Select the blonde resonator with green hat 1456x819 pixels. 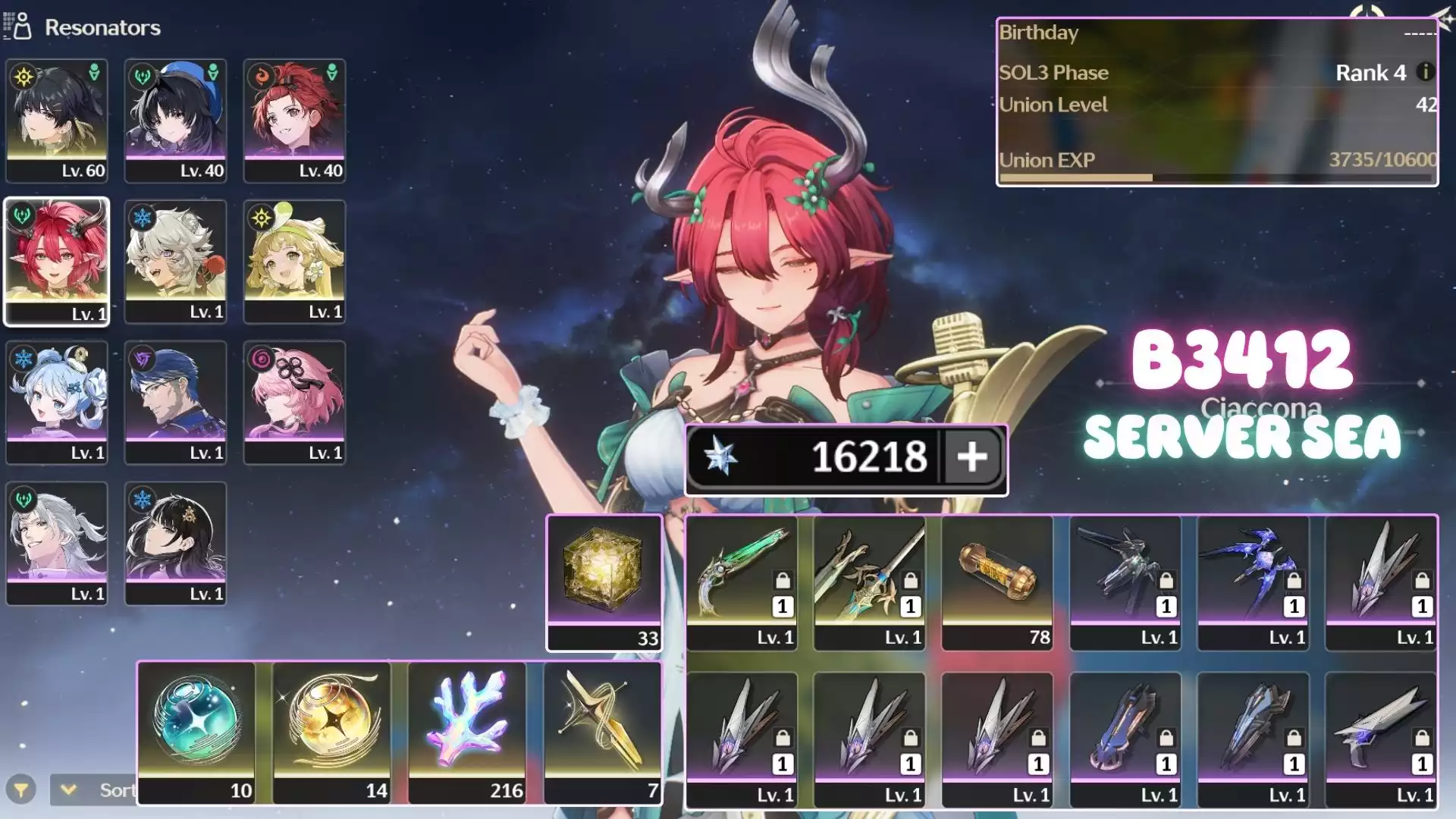coord(294,262)
